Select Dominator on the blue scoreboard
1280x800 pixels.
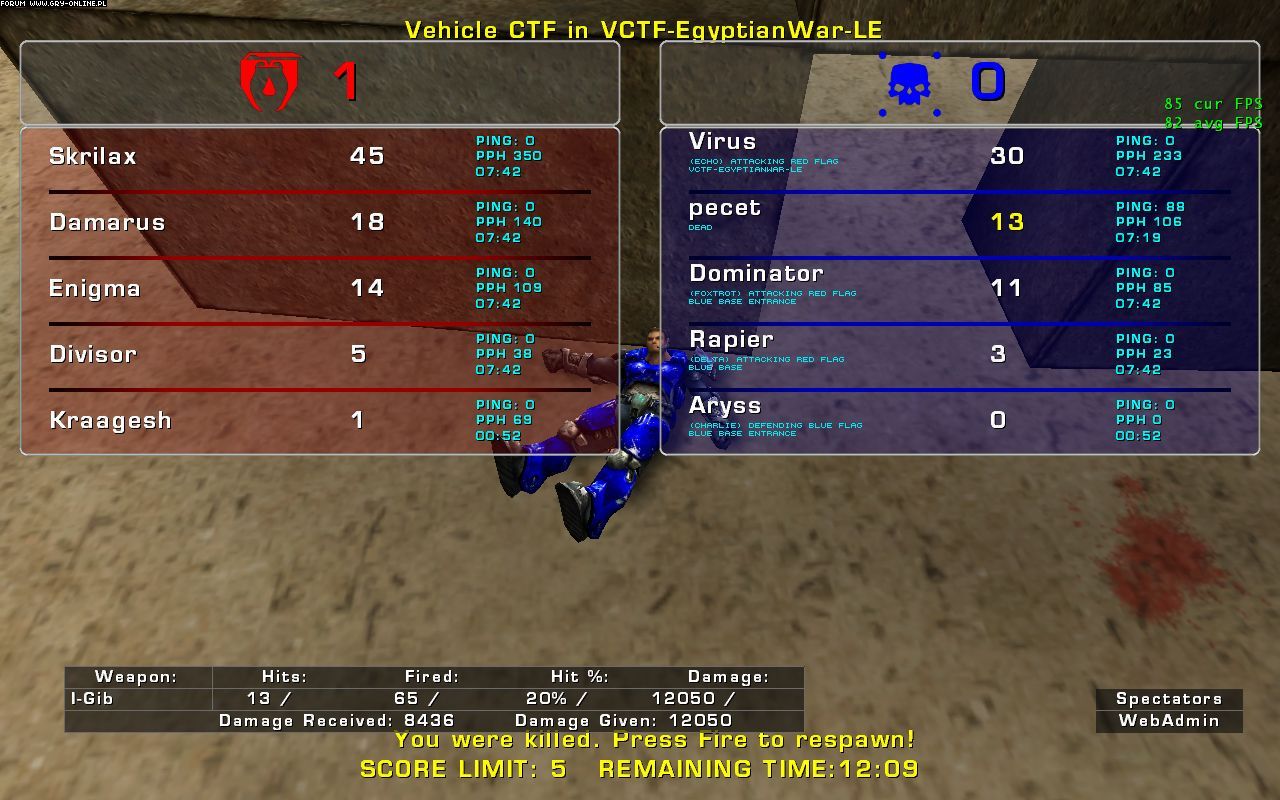point(756,274)
